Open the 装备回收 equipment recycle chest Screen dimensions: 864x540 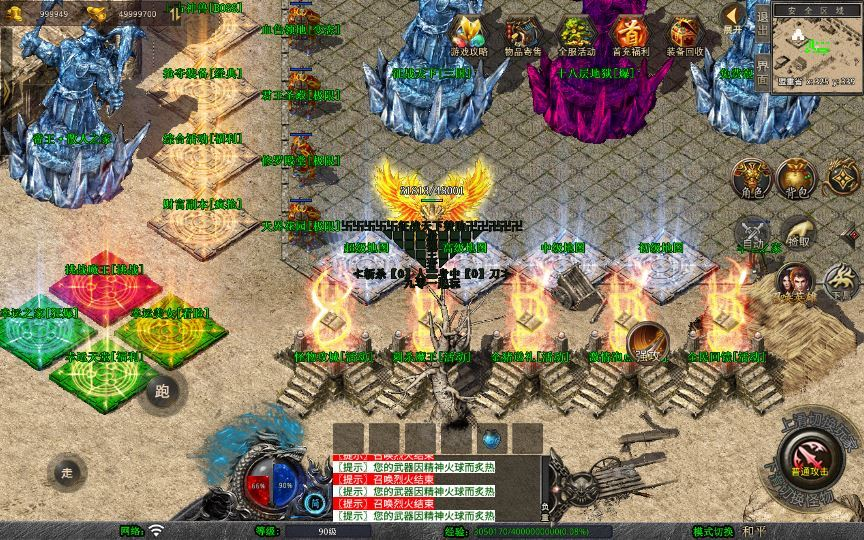tap(685, 36)
